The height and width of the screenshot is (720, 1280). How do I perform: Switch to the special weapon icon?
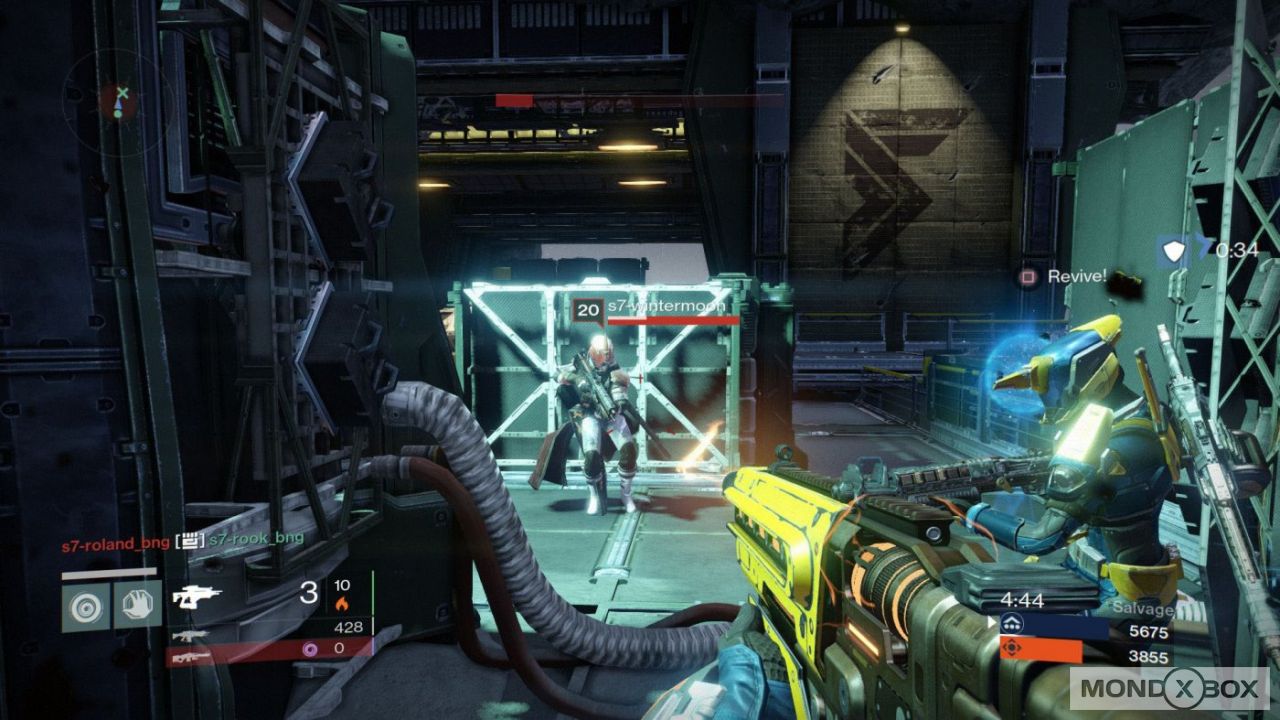[189, 635]
